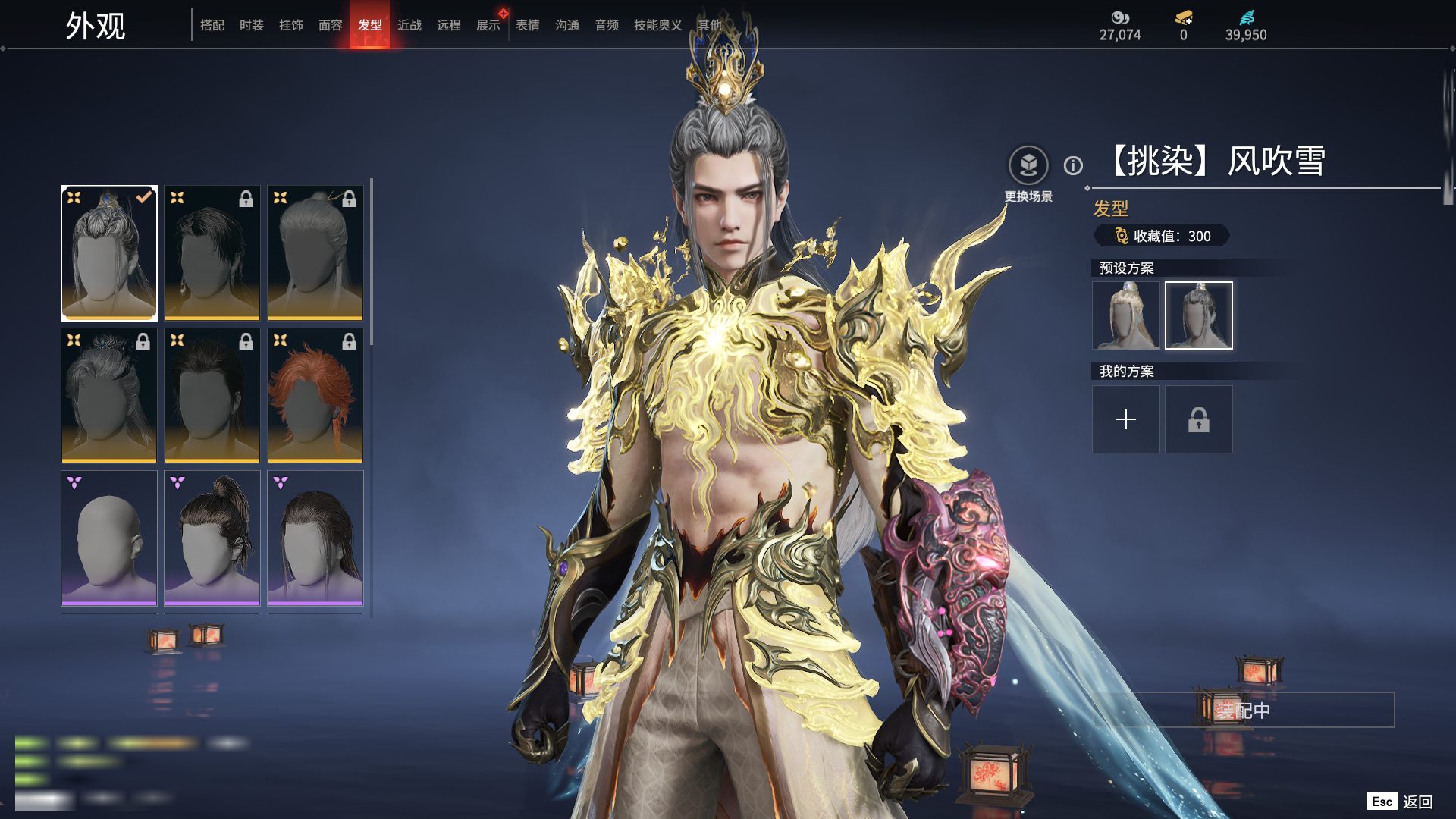Screen dimensions: 1456x819
Task: Open the info icon beside hairstyle name
Action: 1073,165
